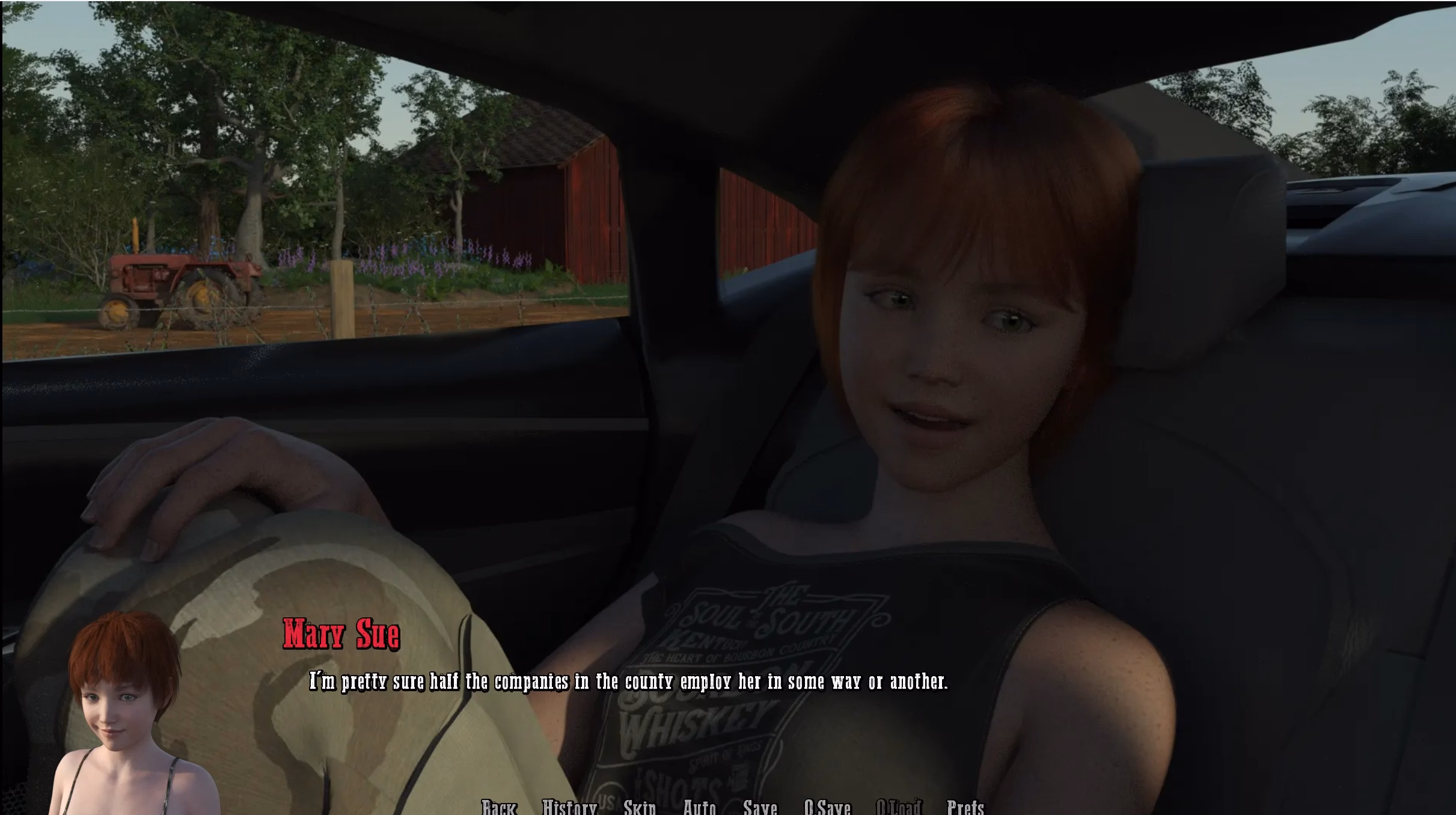Go back with the Back button

click(499, 807)
